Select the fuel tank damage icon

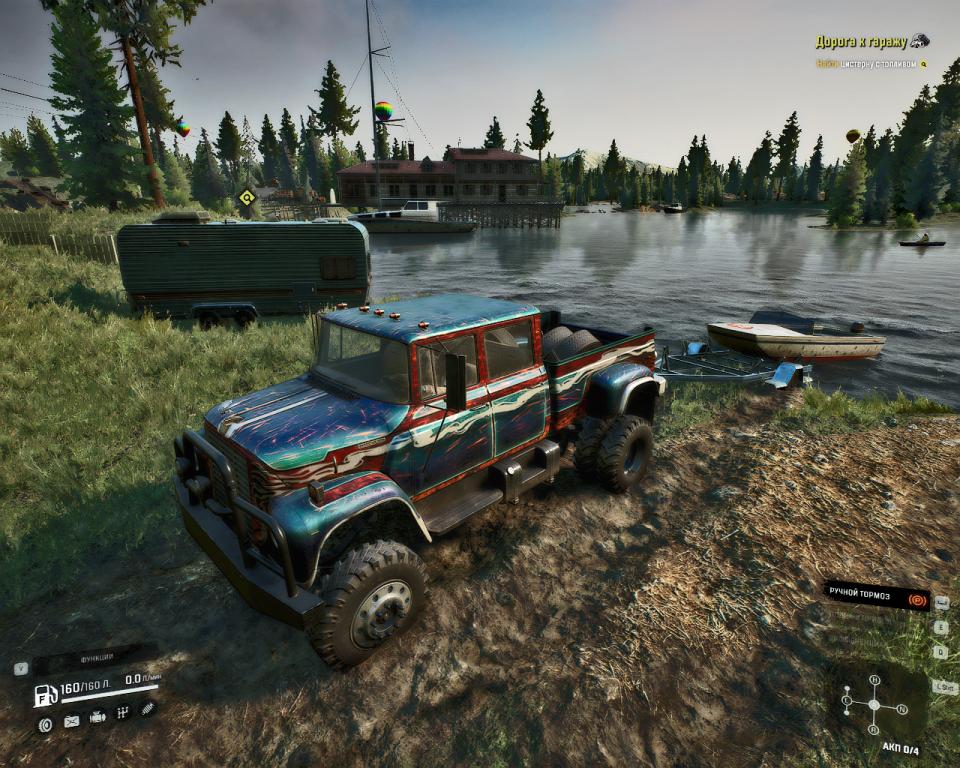[72, 720]
